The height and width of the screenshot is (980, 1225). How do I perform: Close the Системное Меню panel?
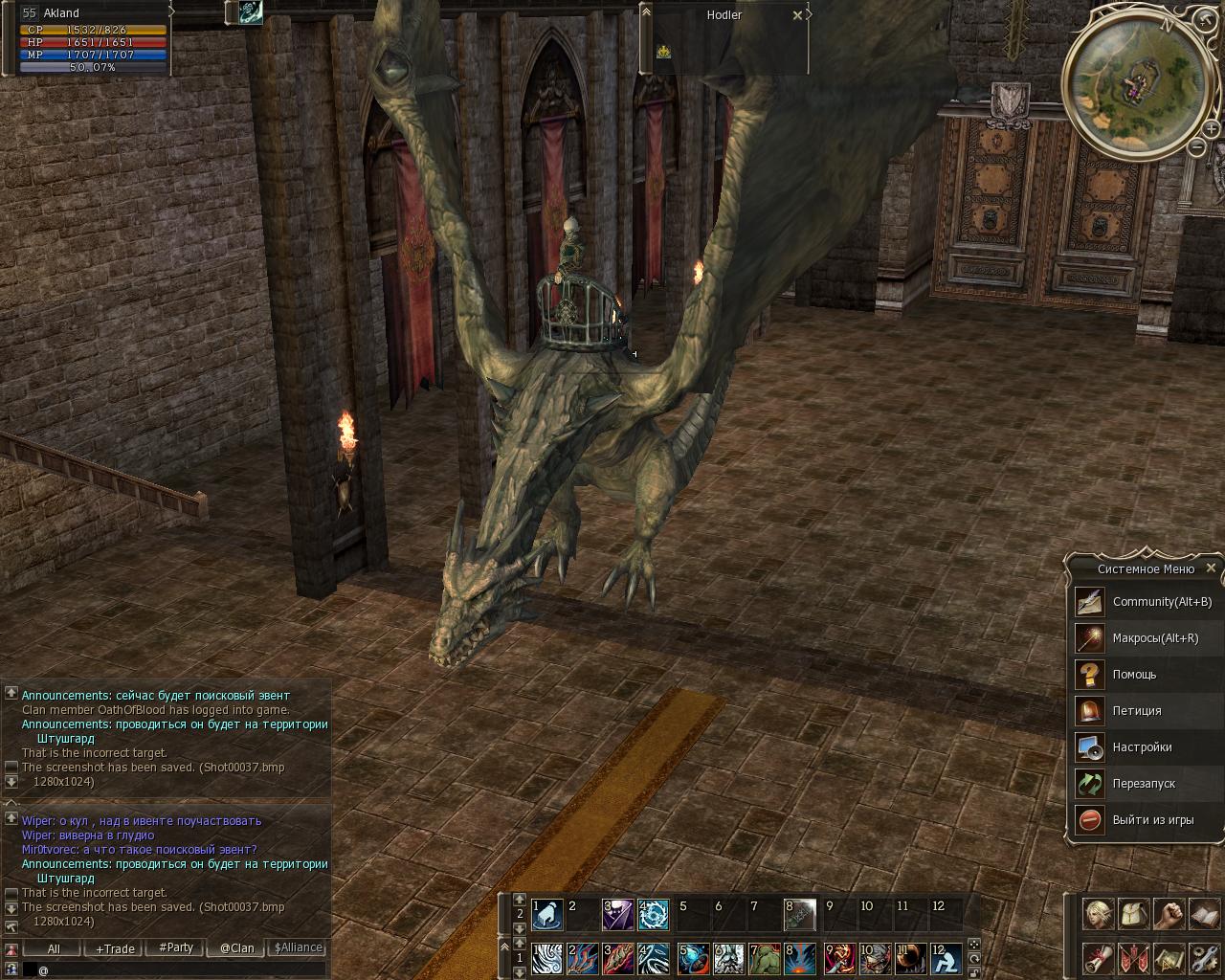coord(1211,568)
